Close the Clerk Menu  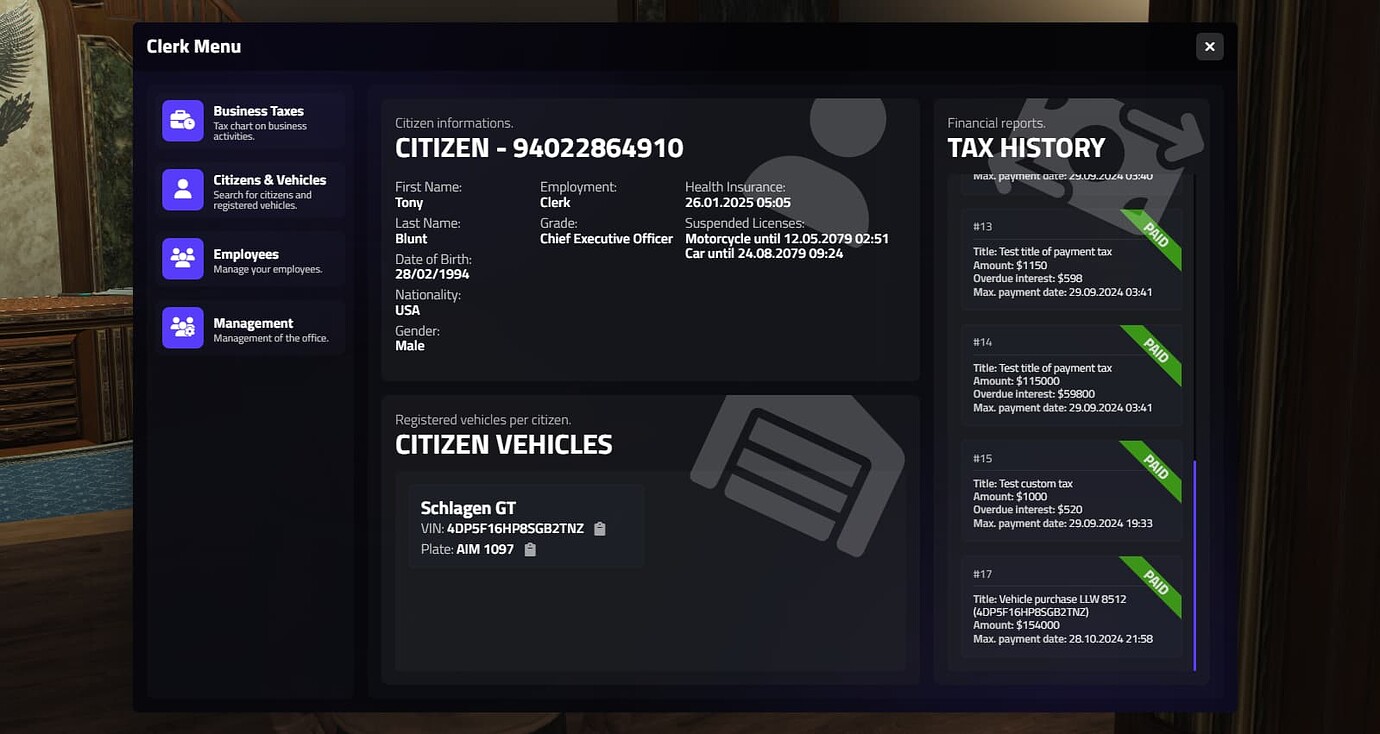click(x=1209, y=46)
